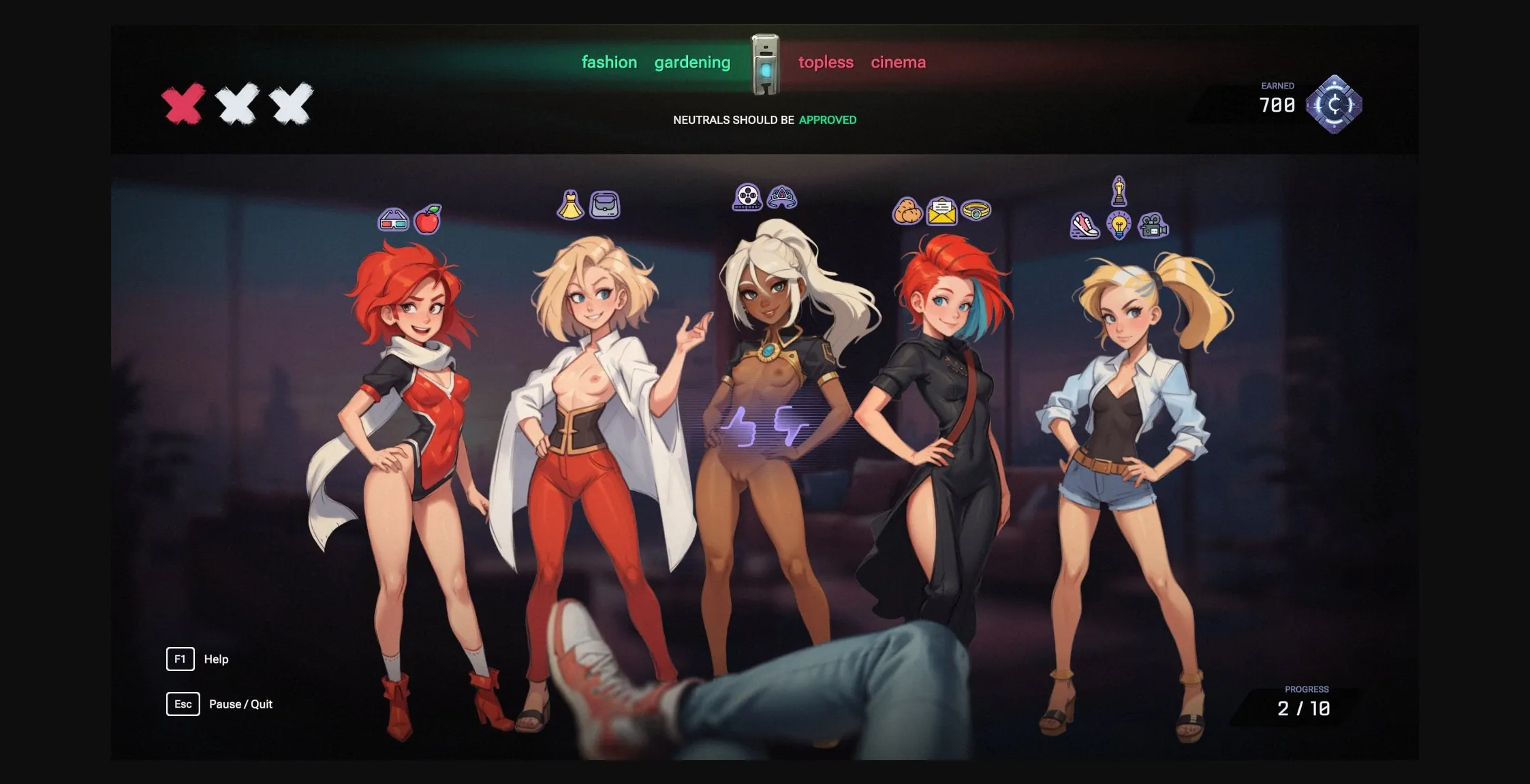Image resolution: width=1530 pixels, height=784 pixels.
Task: Select the film reel trait icon
Action: 746,196
